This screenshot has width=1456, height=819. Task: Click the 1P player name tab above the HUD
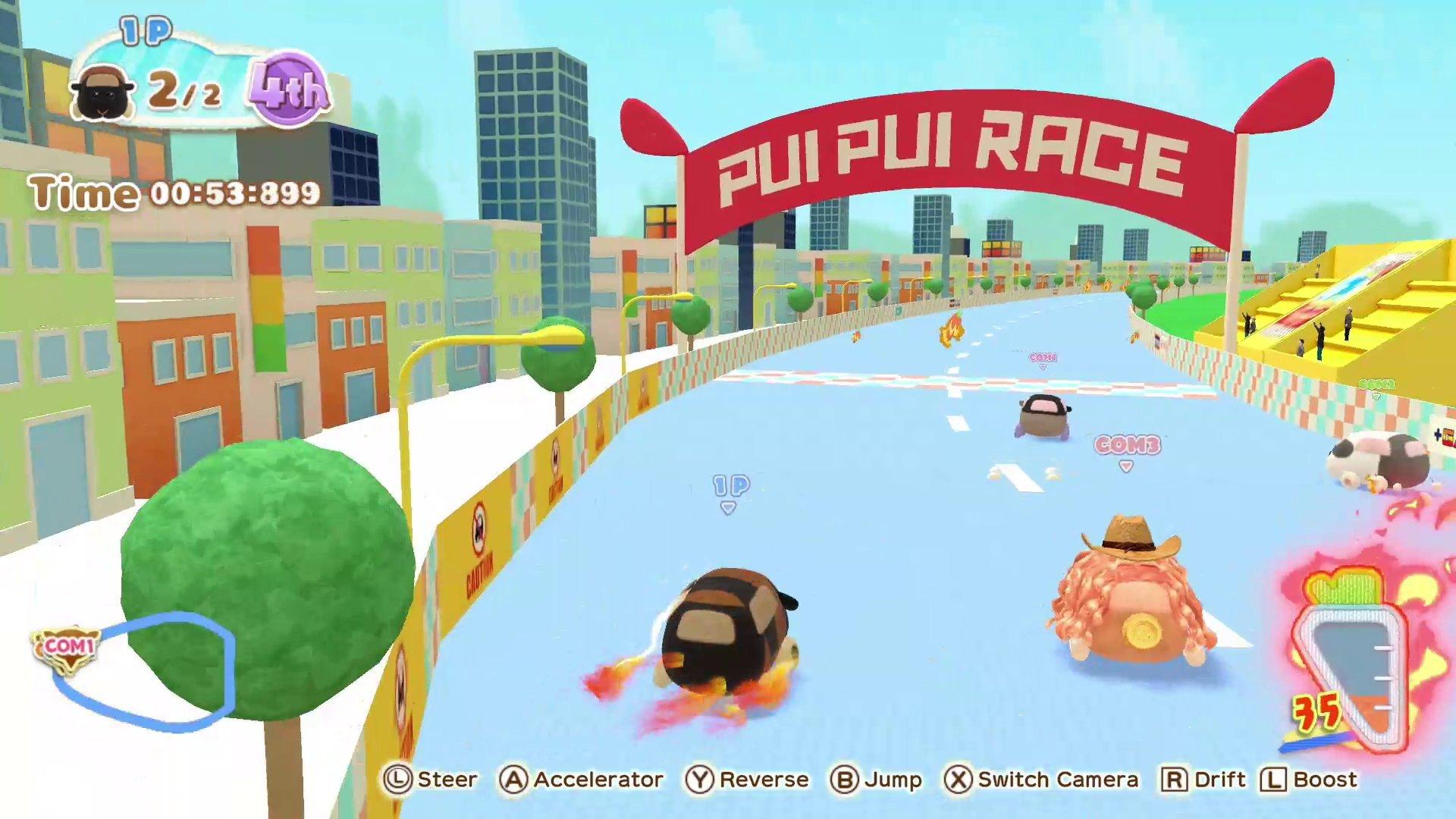[x=143, y=30]
